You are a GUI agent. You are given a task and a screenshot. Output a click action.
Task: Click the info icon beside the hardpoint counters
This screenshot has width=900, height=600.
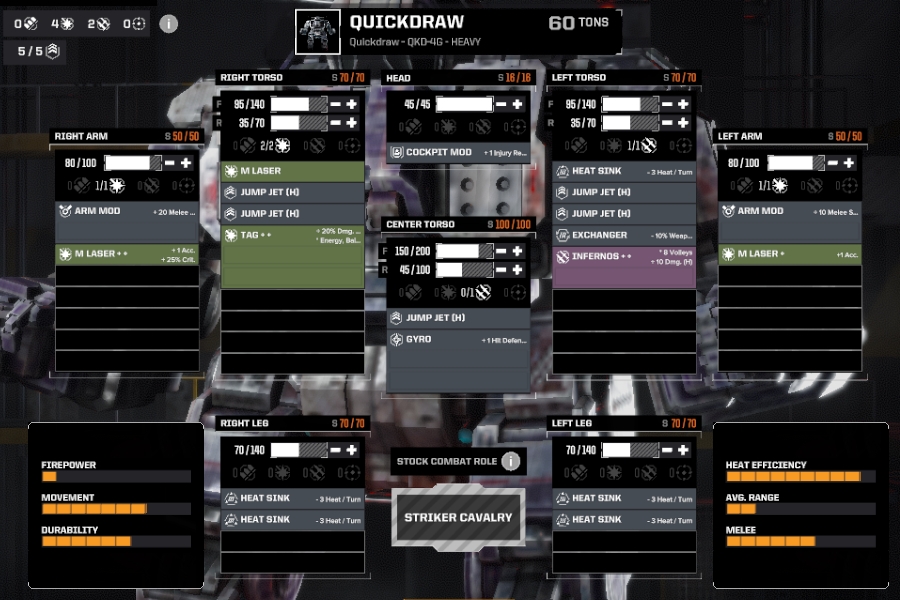[169, 23]
